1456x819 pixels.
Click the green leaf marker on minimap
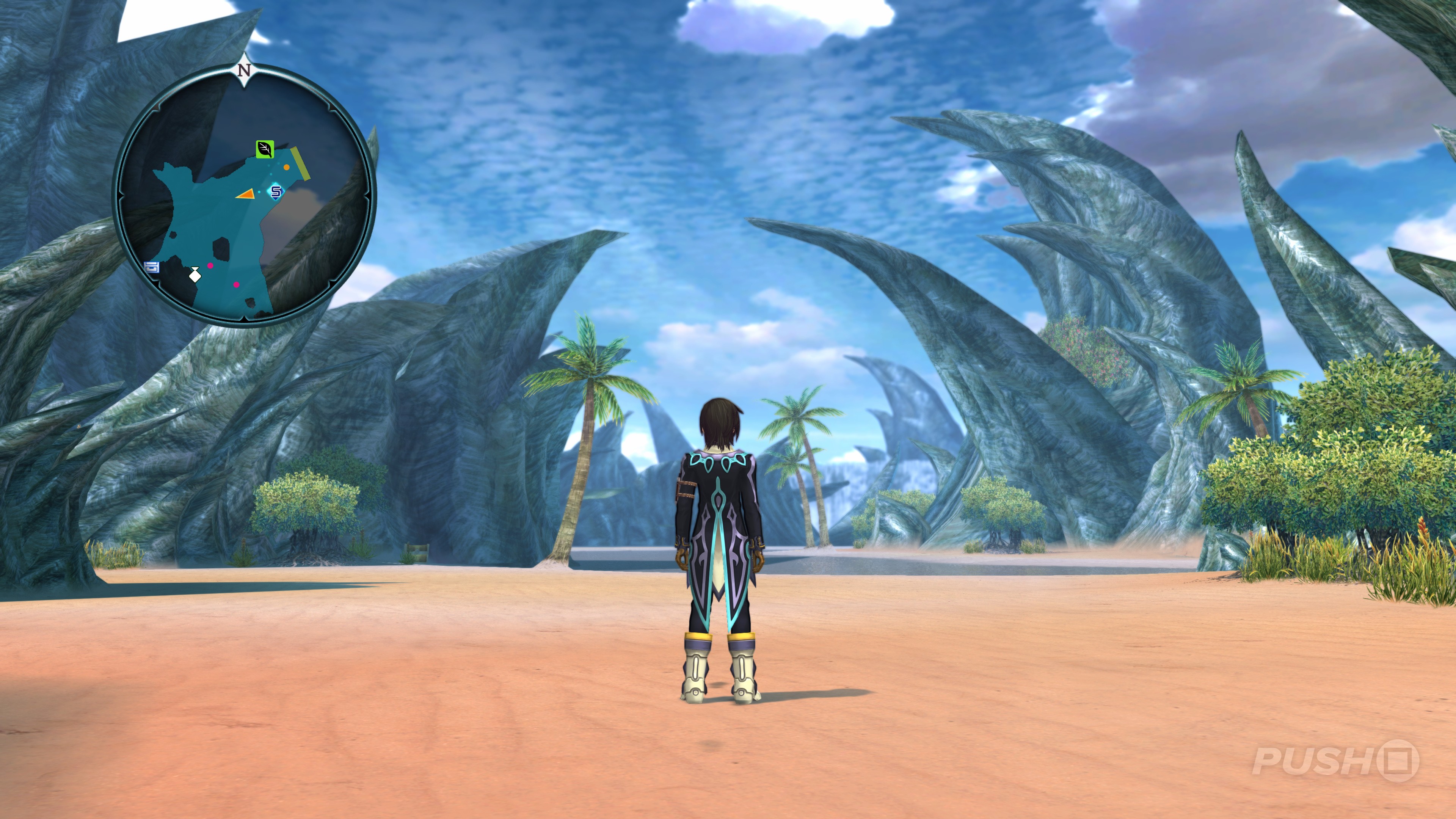tap(265, 149)
